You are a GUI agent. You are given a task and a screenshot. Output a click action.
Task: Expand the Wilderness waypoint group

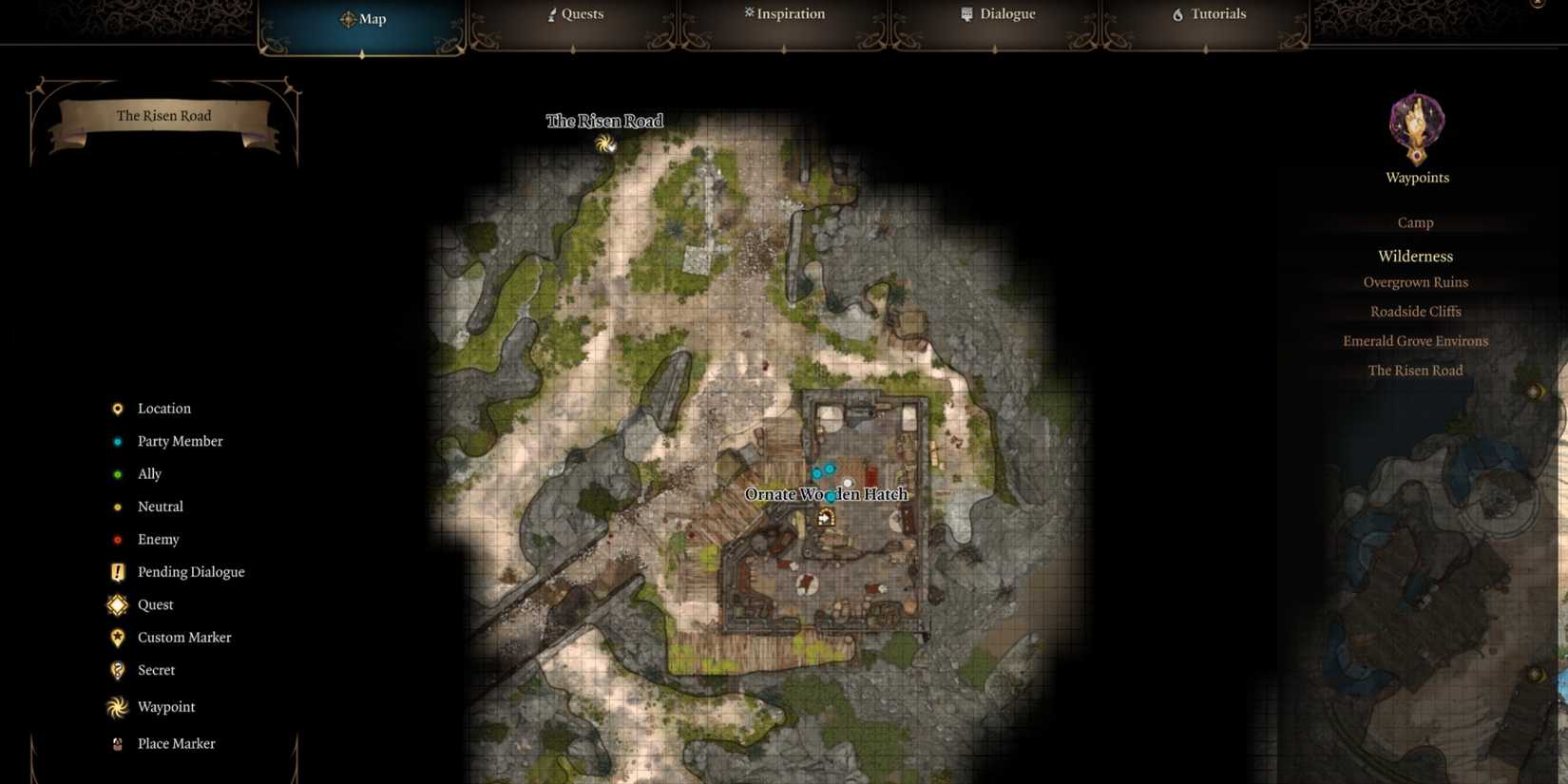1415,256
